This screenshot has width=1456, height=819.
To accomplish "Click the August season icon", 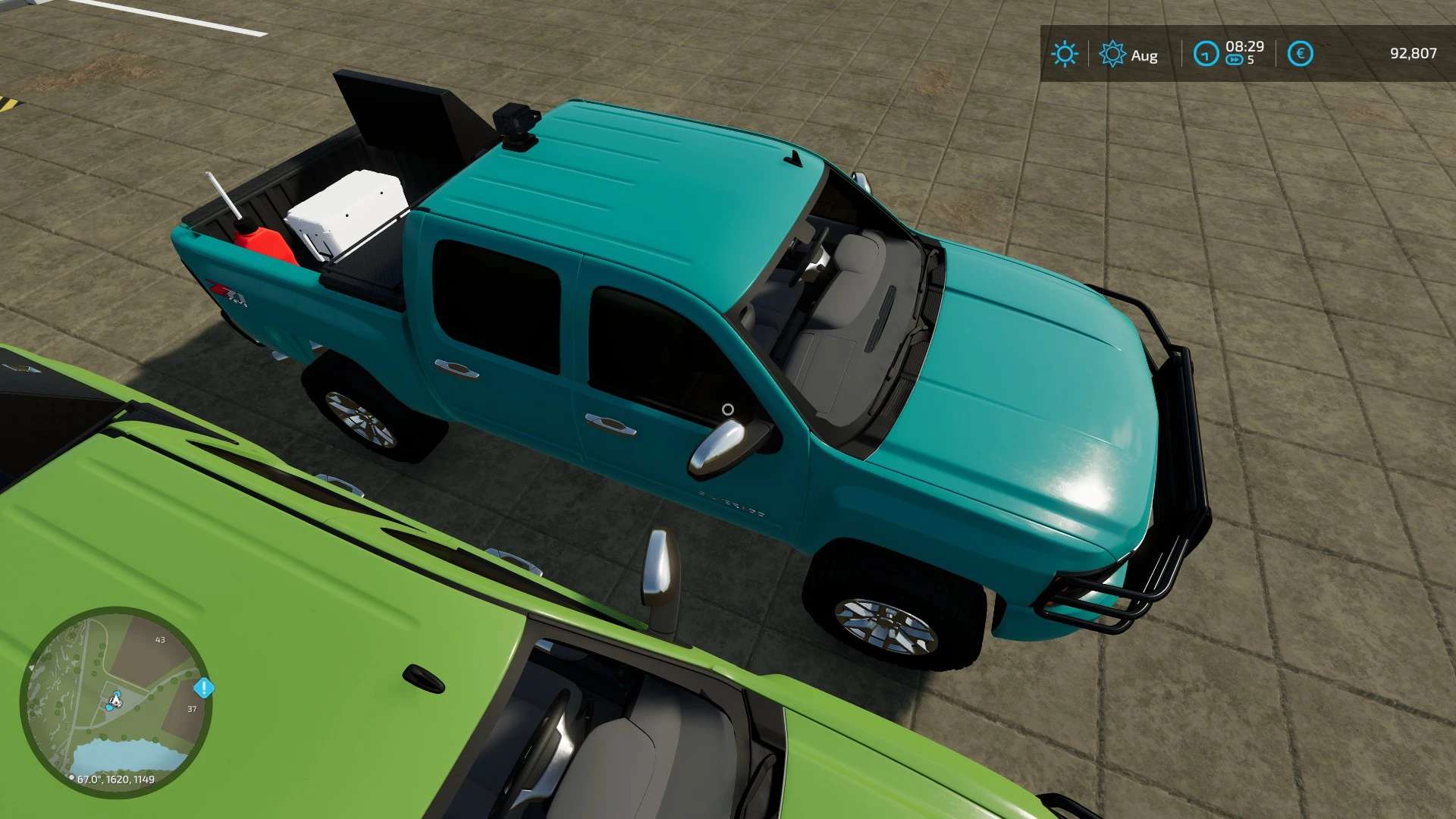I will click(1112, 54).
